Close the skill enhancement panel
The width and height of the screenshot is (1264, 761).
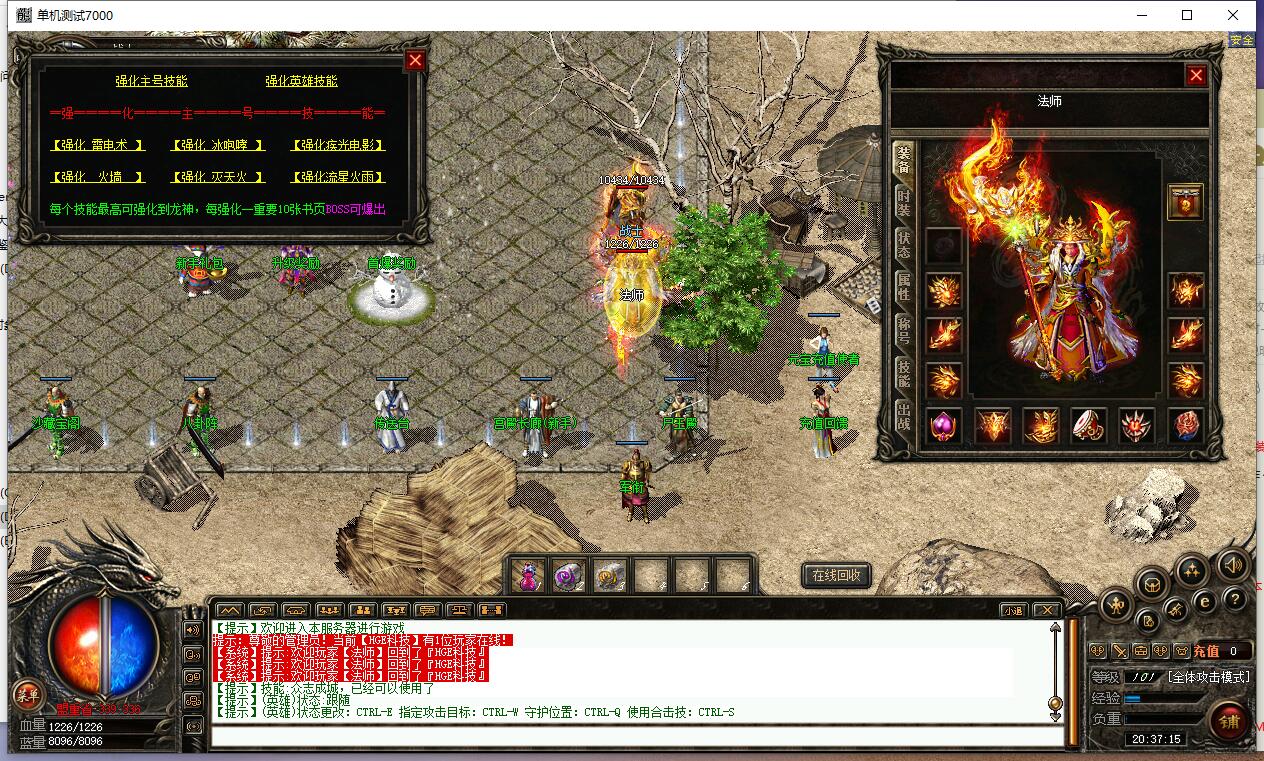(415, 61)
